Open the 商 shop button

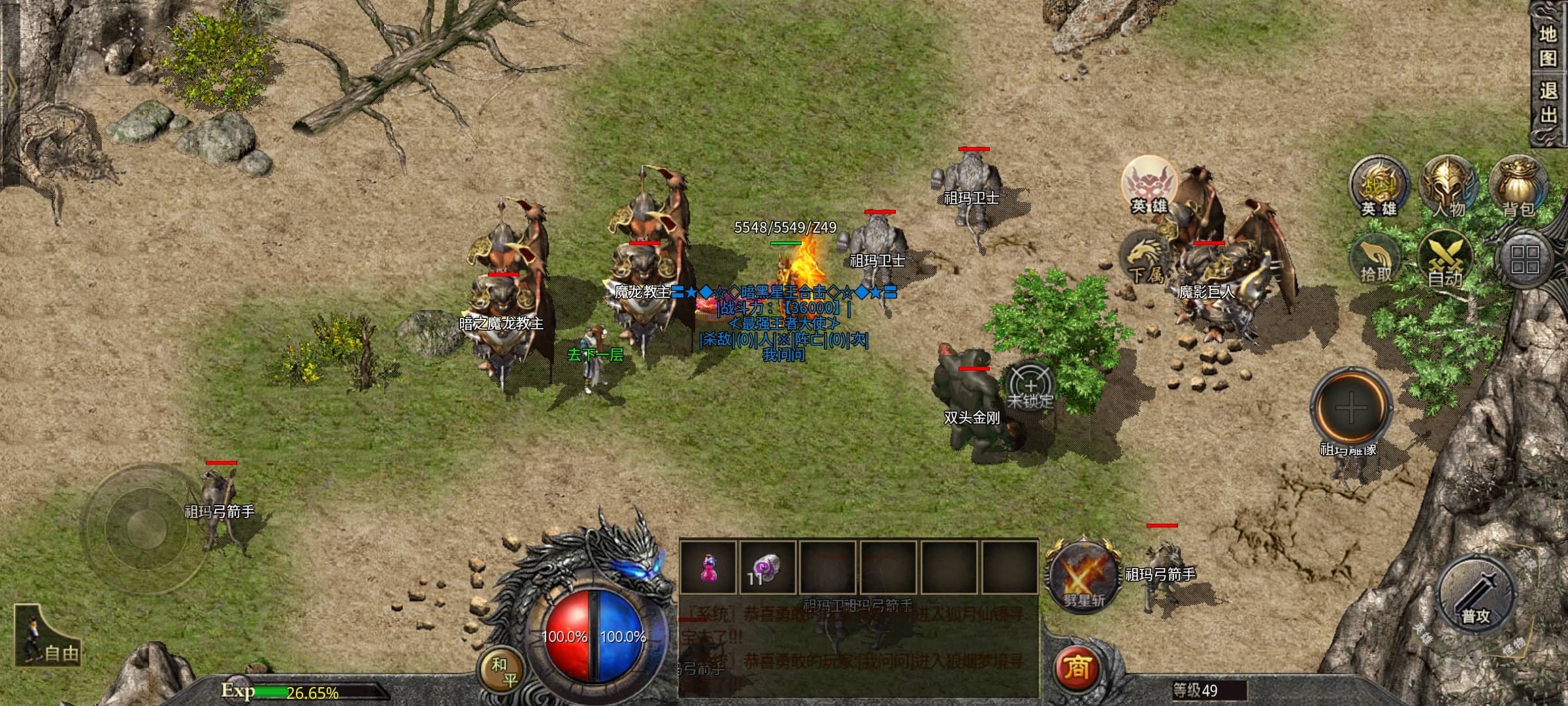(x=1077, y=668)
